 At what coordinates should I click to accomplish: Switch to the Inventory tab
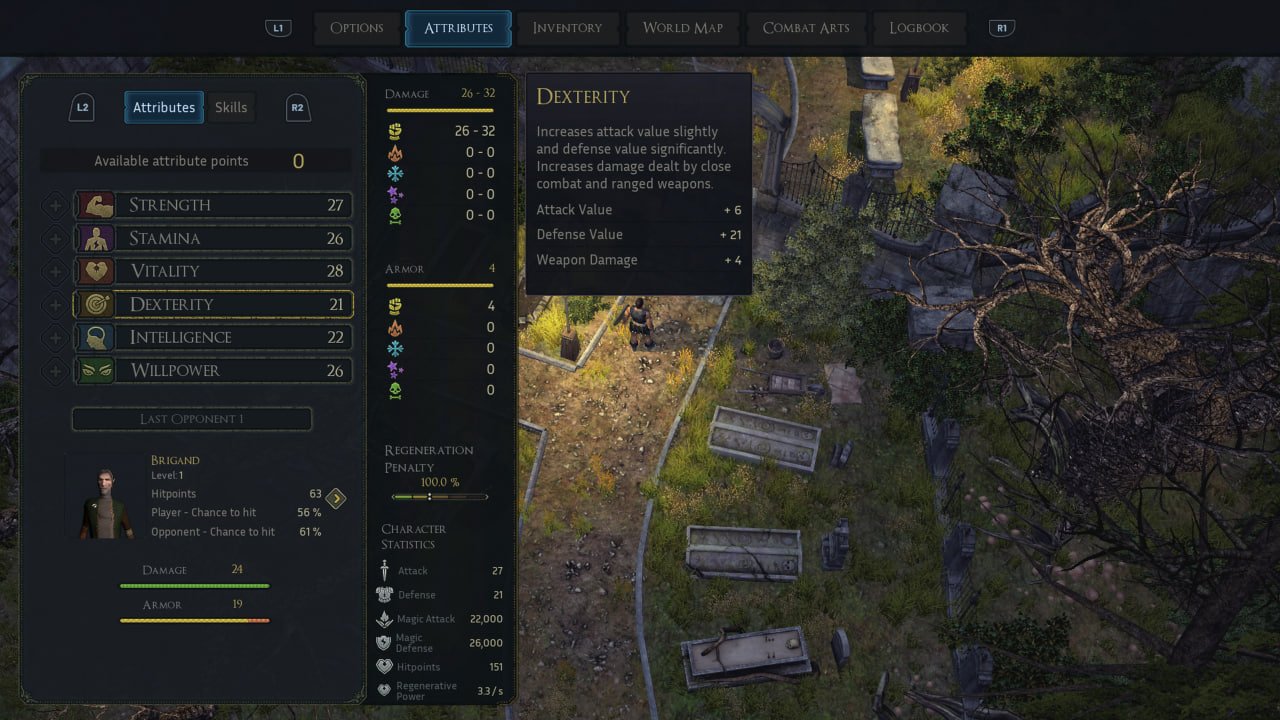pos(567,28)
